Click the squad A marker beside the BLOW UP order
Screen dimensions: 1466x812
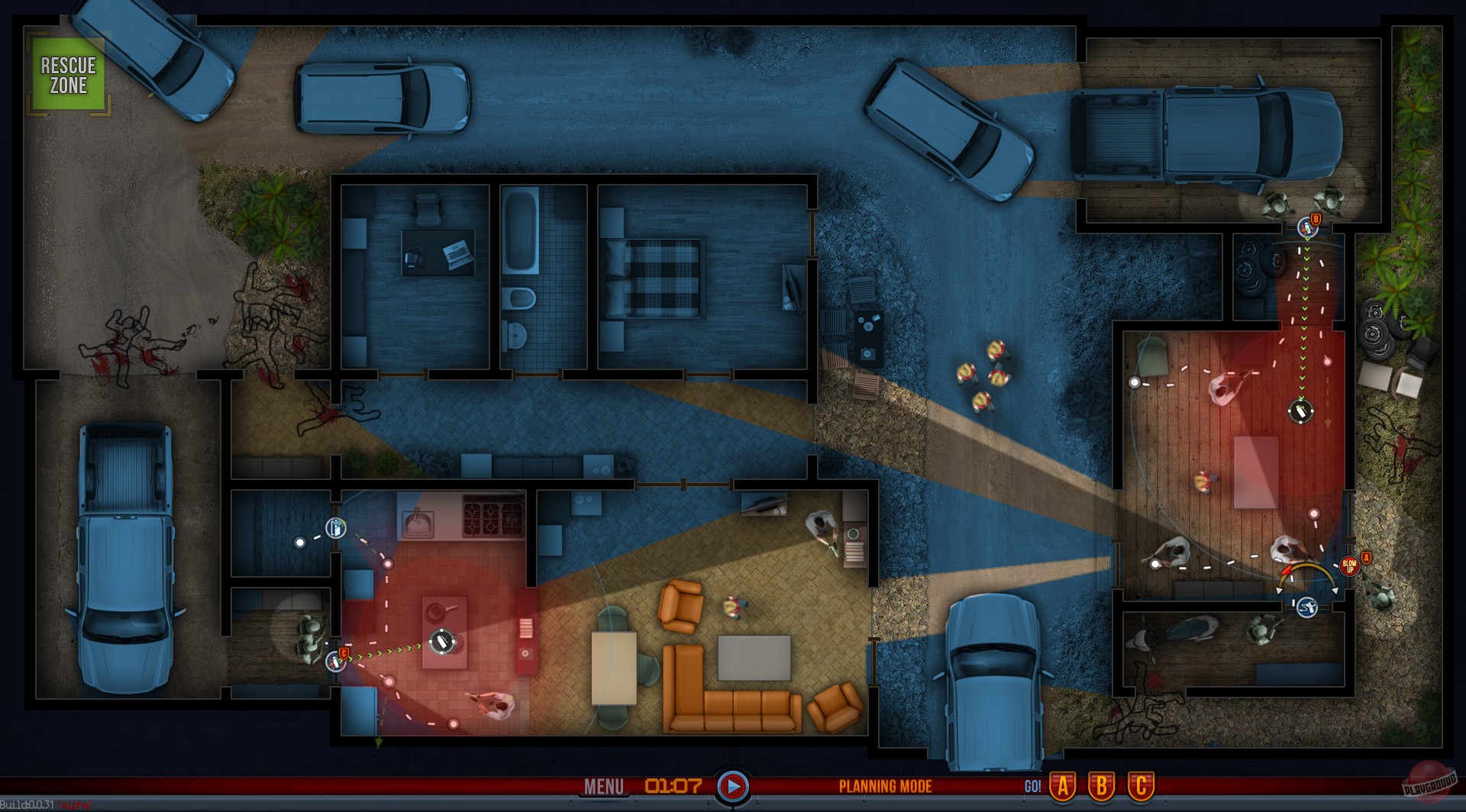(x=1366, y=558)
